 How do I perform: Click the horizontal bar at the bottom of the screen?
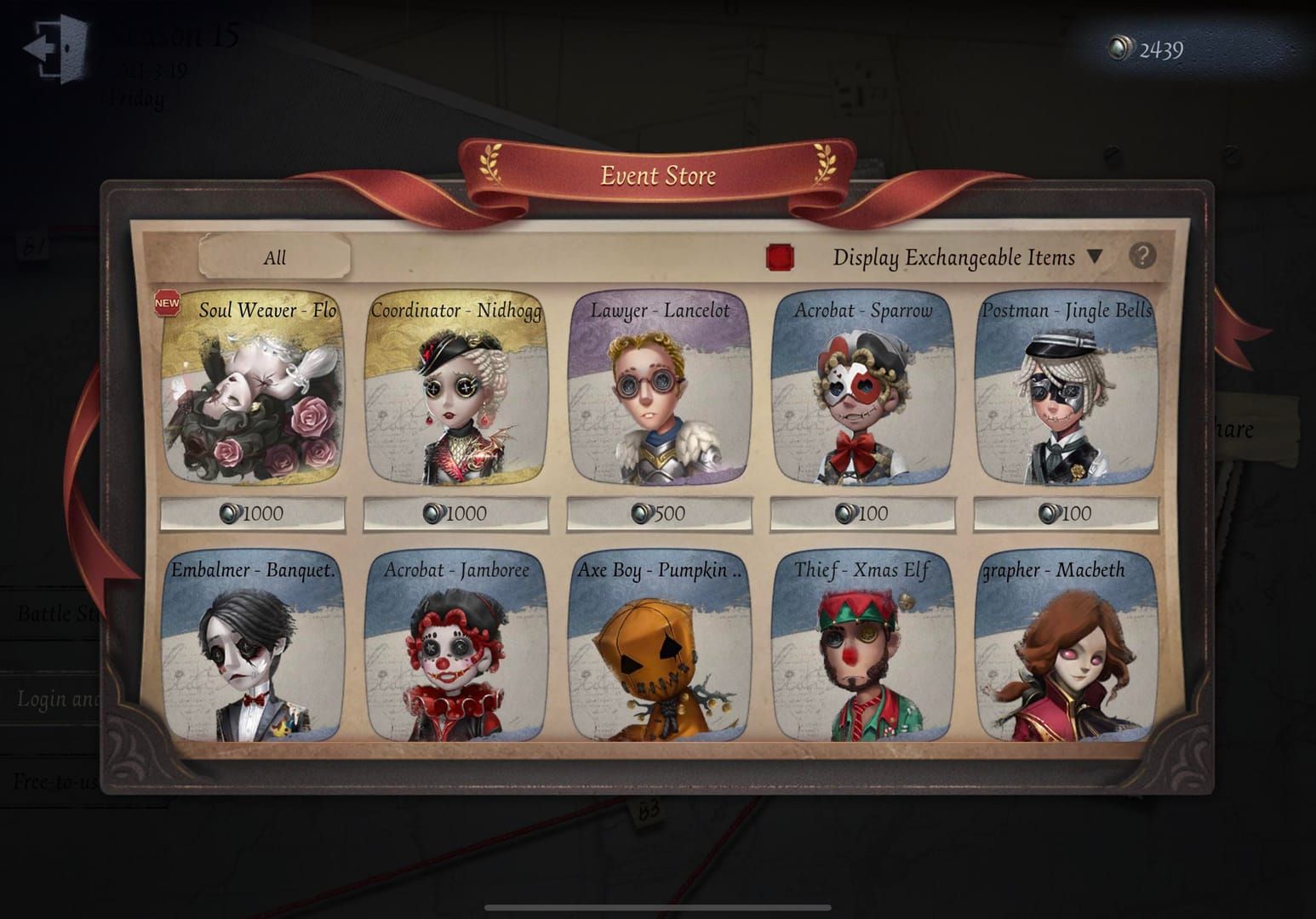coord(658,905)
